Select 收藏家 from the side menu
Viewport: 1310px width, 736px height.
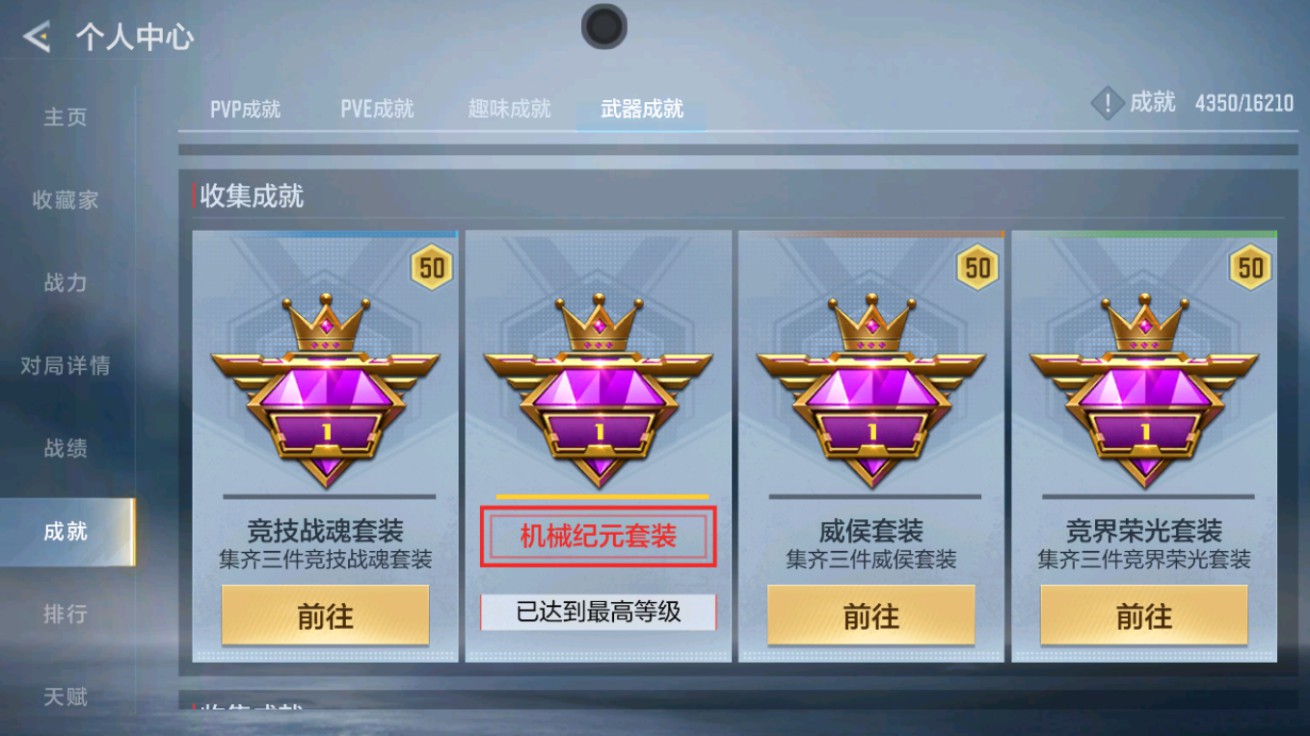(x=65, y=200)
